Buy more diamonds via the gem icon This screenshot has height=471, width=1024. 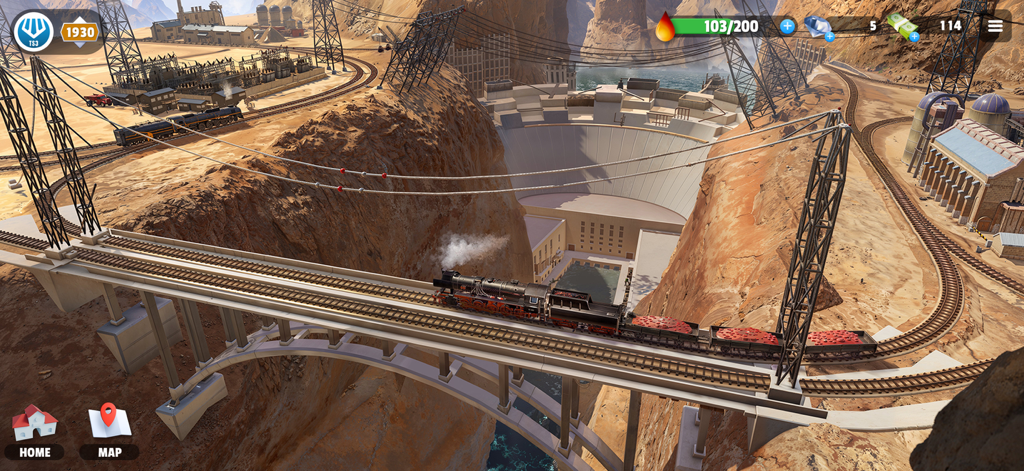[x=819, y=27]
